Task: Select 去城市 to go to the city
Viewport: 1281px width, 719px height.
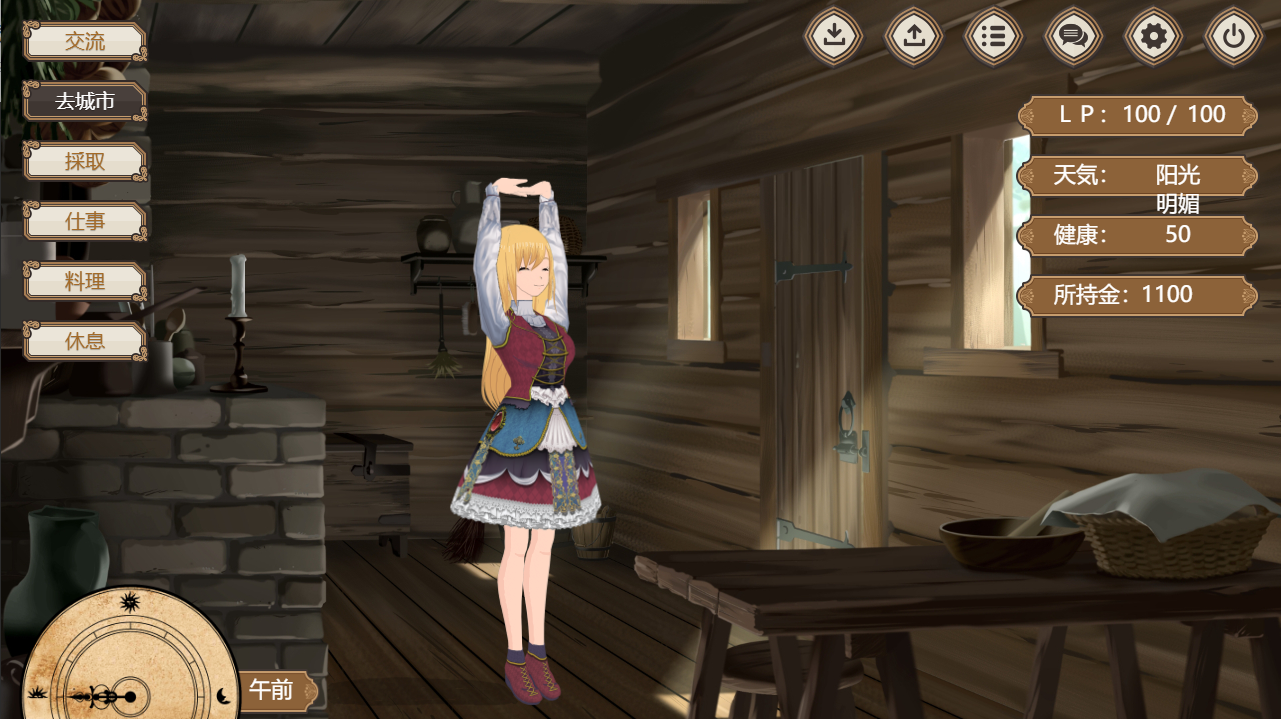Action: [85, 102]
